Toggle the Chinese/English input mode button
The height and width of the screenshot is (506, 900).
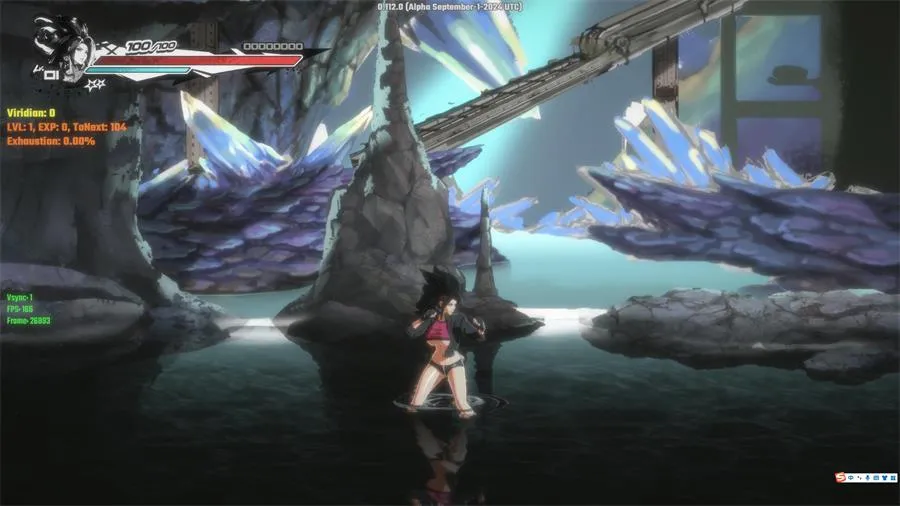851,479
